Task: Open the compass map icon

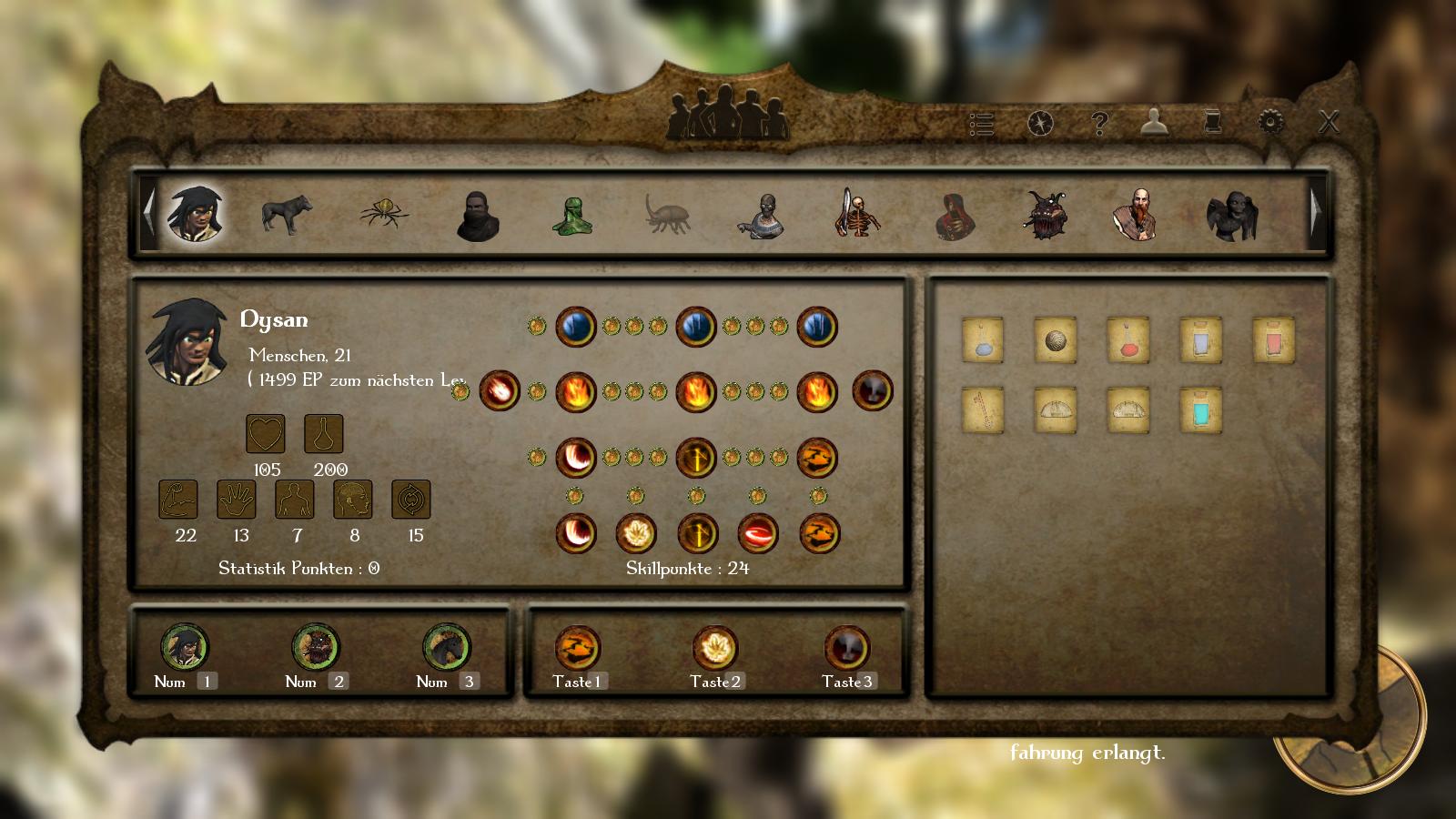Action: click(1040, 123)
